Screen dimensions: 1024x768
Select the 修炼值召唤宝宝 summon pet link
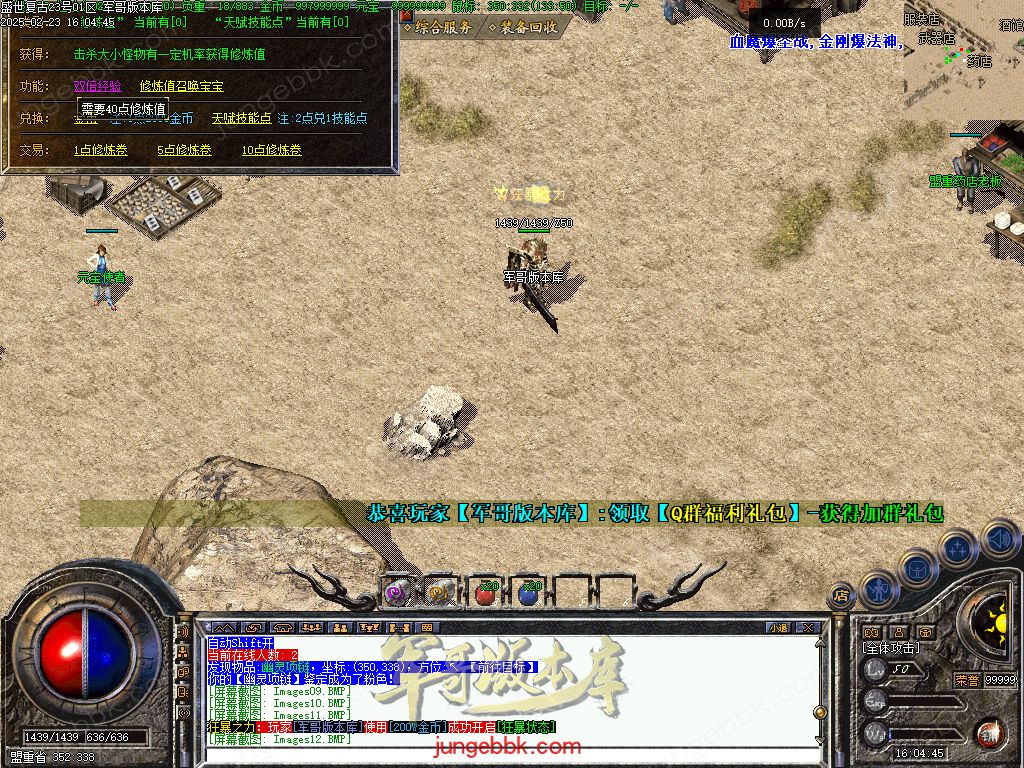(x=181, y=86)
